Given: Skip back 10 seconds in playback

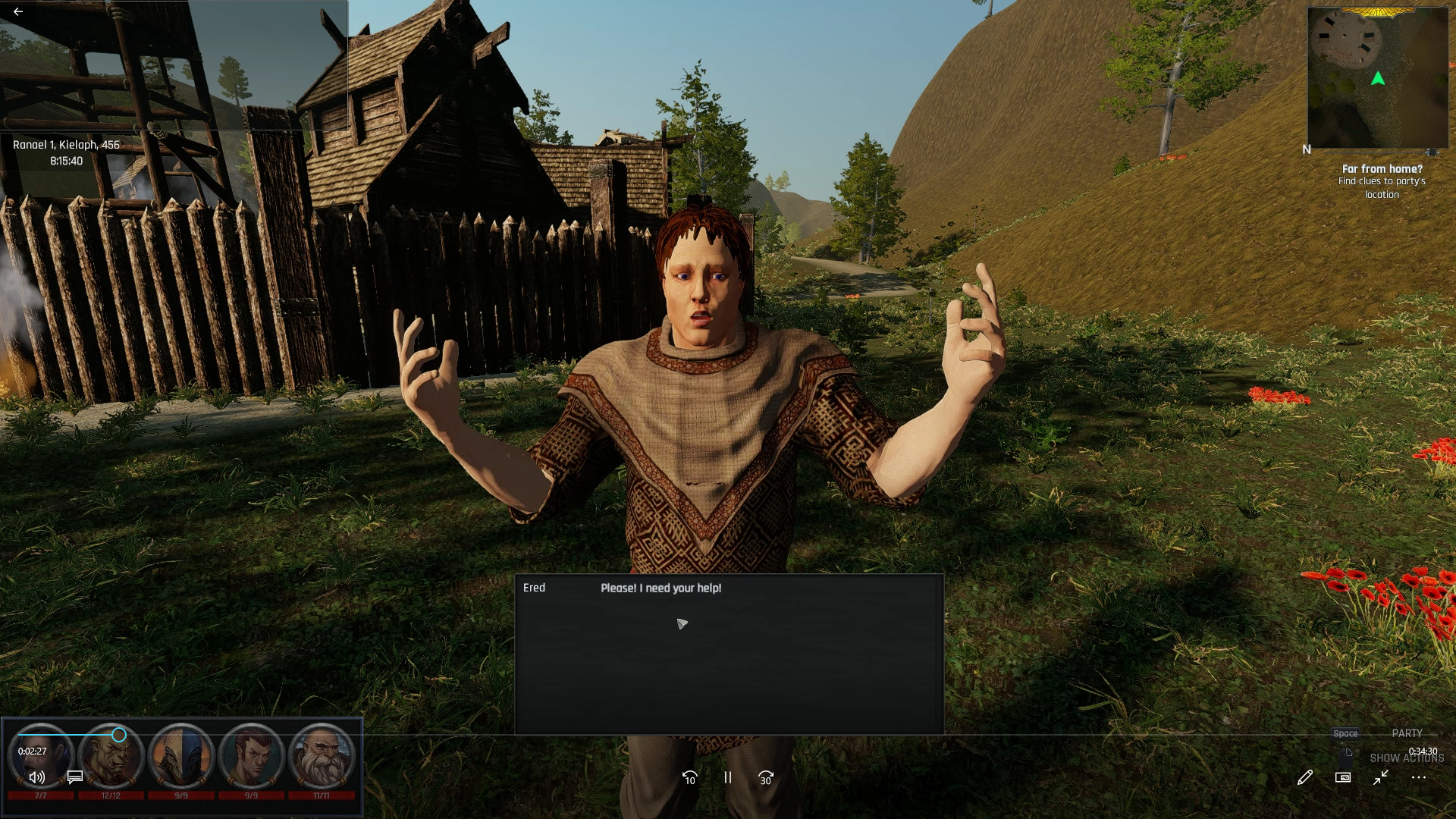Looking at the screenshot, I should [x=689, y=778].
